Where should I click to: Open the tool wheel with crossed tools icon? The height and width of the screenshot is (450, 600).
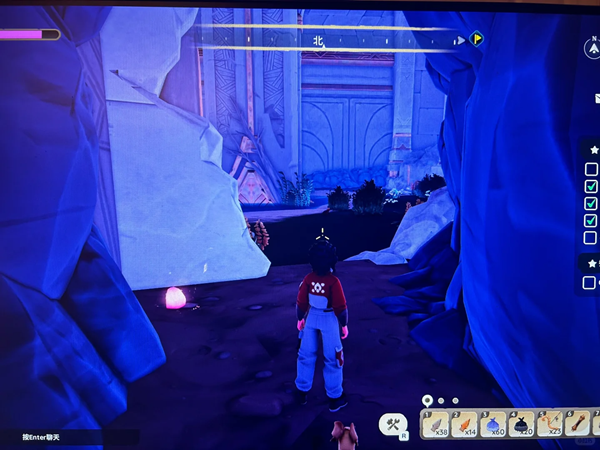pos(393,425)
